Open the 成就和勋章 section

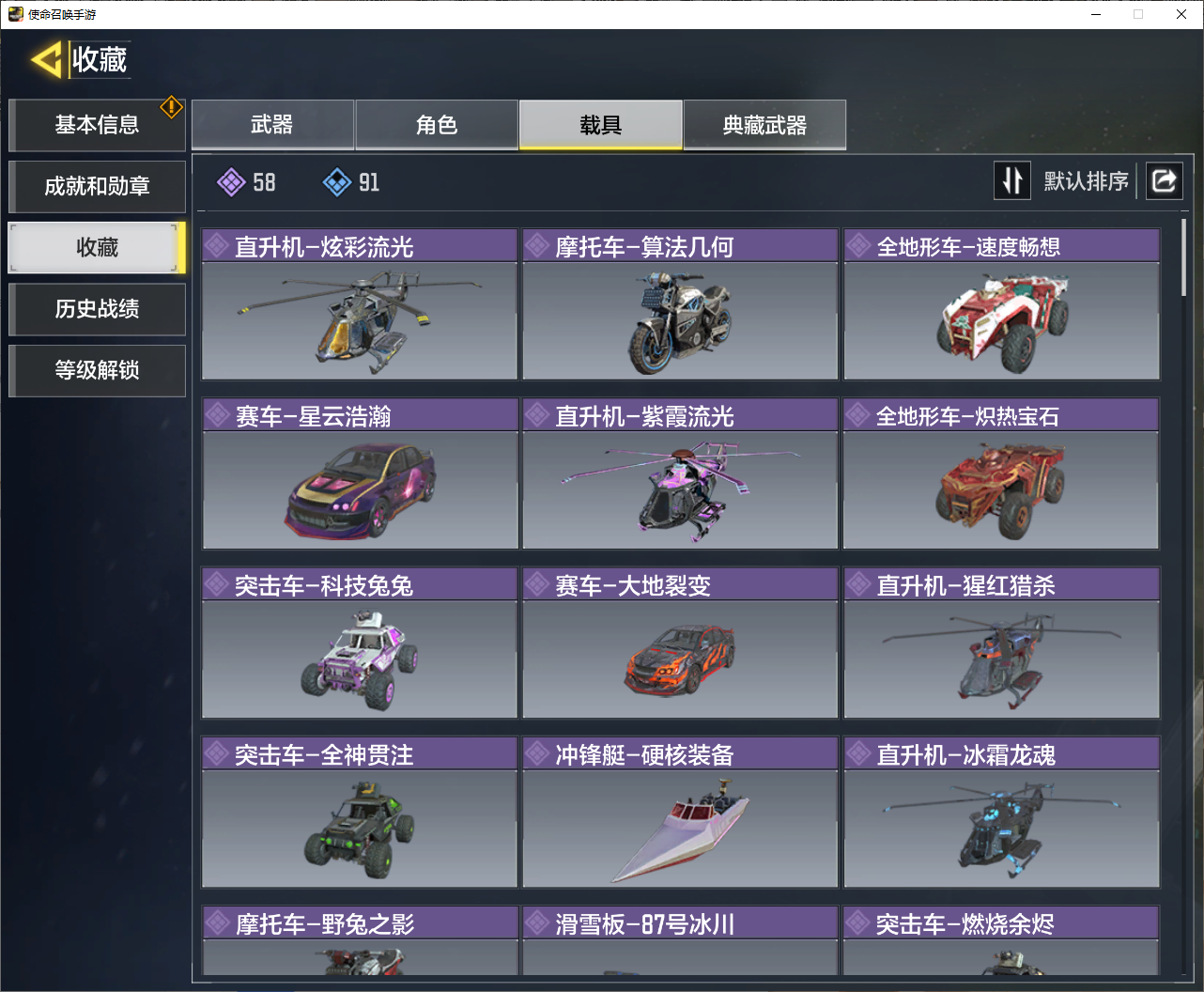click(x=97, y=186)
